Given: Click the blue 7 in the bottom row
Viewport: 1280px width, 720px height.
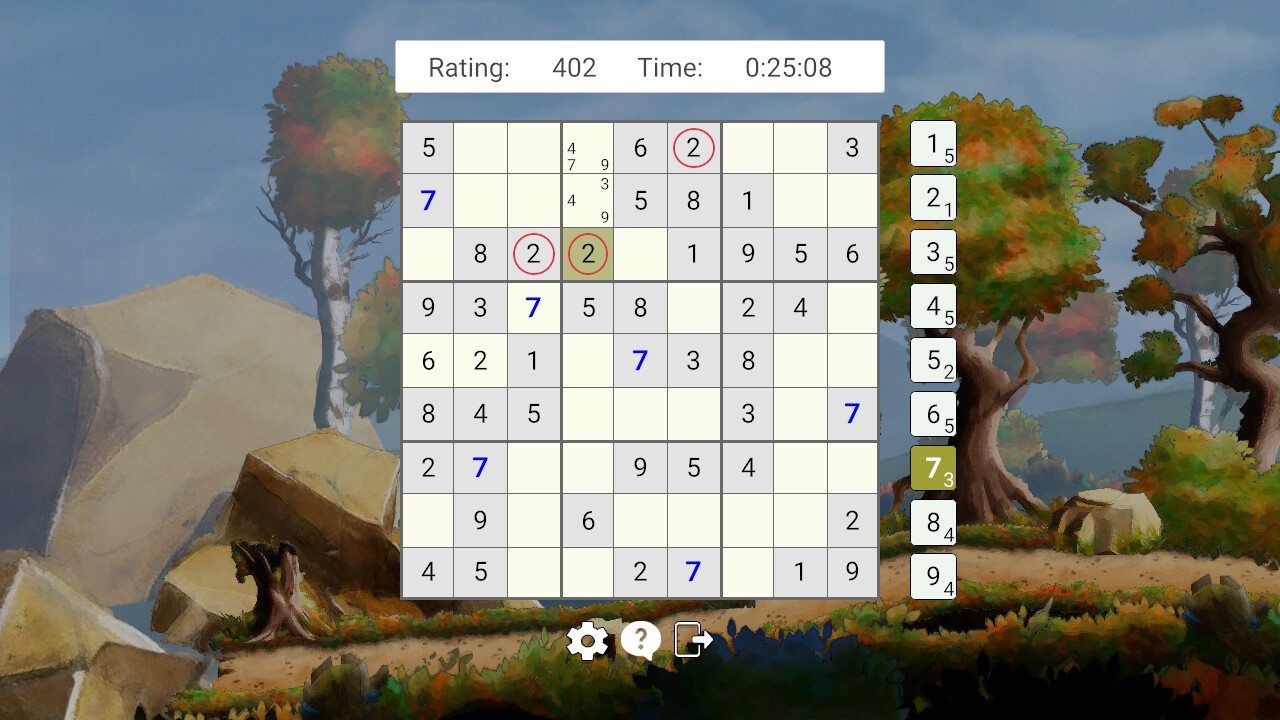Looking at the screenshot, I should point(693,573).
